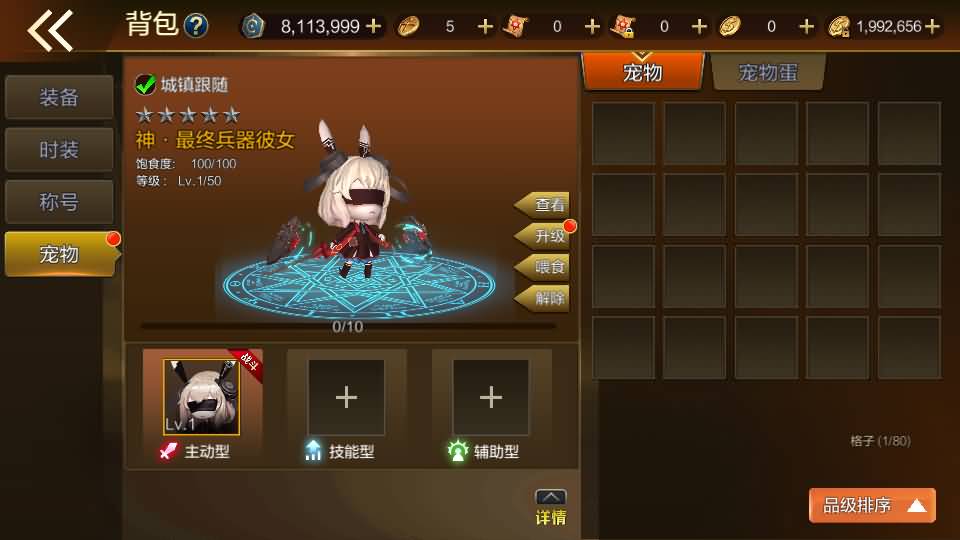Upgrade the pet with 升级
This screenshot has height=540, width=960.
point(545,236)
